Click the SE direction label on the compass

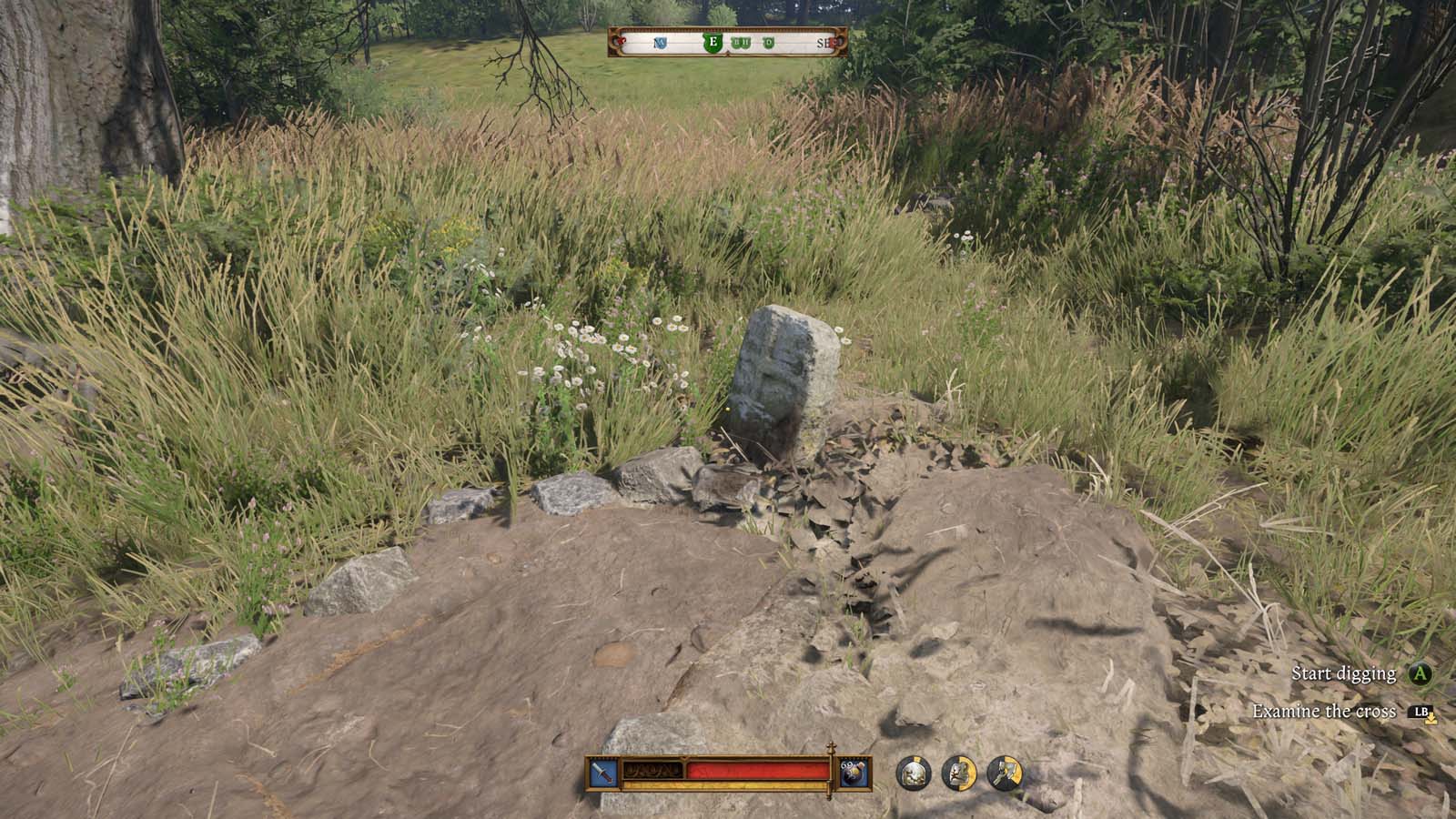(x=824, y=43)
